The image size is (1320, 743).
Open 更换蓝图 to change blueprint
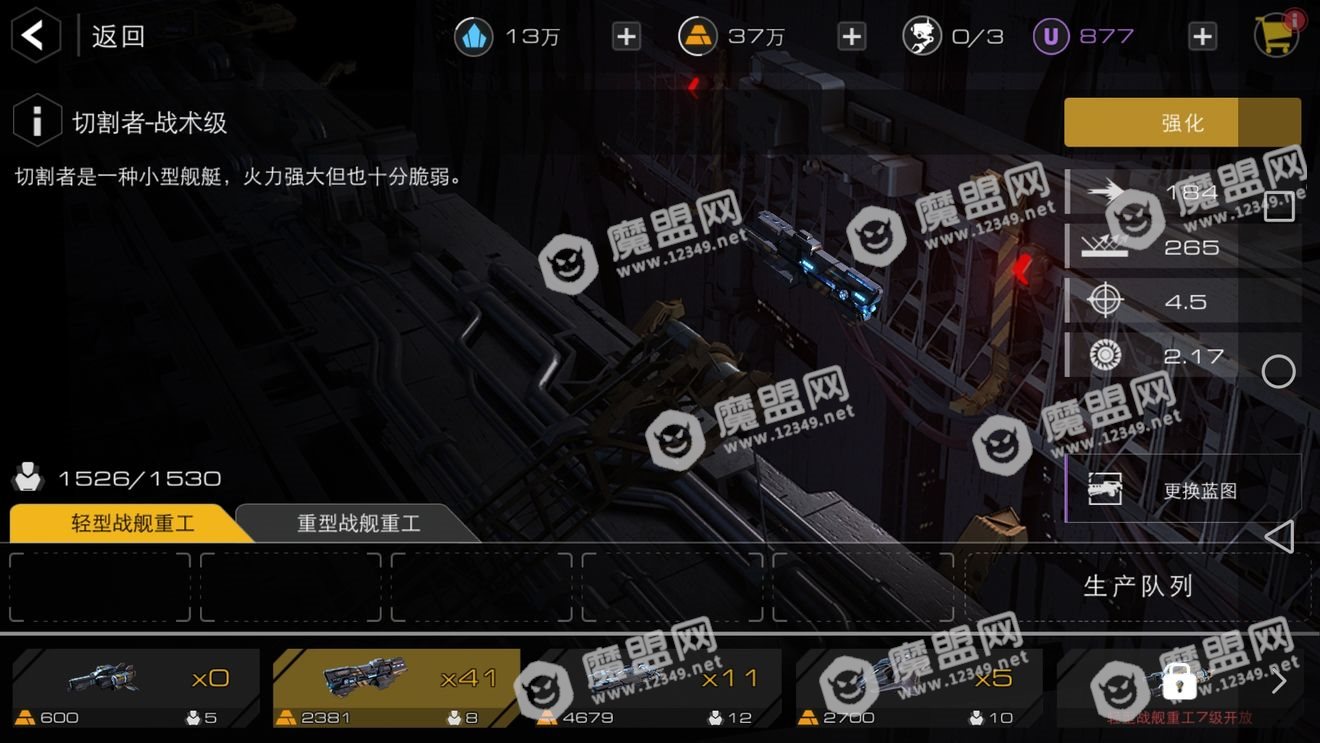[1180, 490]
